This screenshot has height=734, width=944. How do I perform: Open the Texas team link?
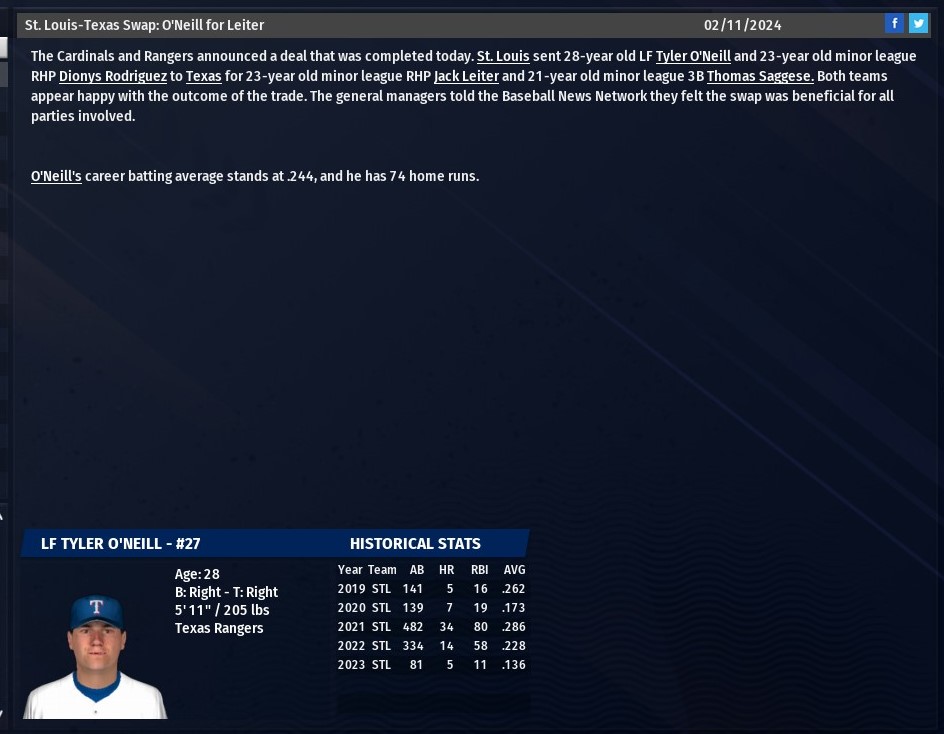(203, 76)
